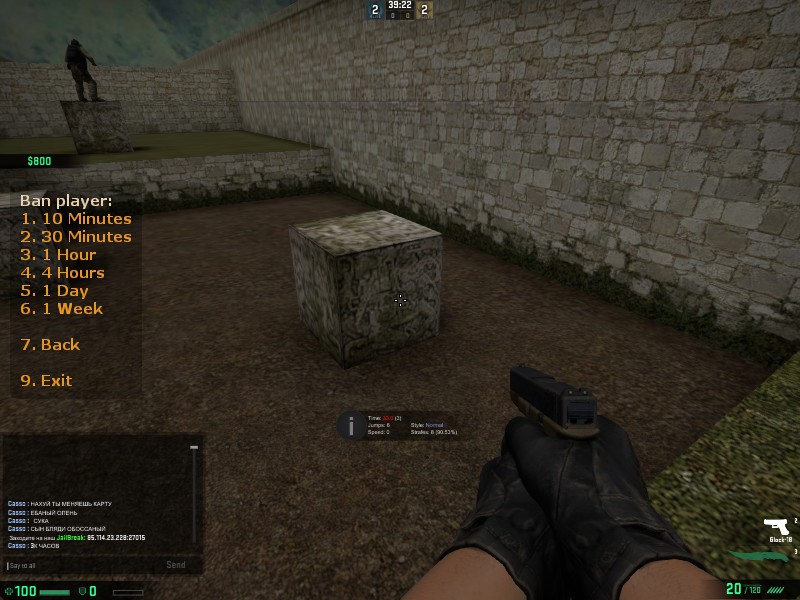This screenshot has height=600, width=800.
Task: Select the 30 Minutes ban duration
Action: coord(76,237)
